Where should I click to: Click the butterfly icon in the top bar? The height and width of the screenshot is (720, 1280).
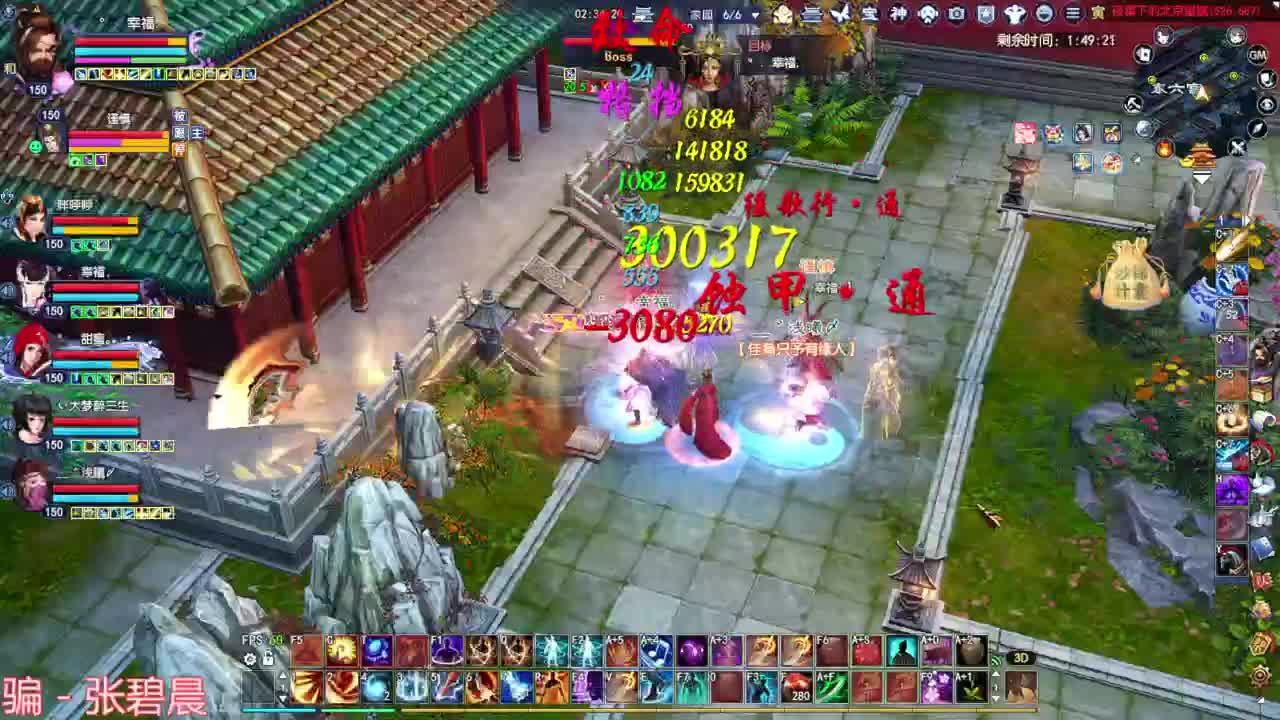coord(840,13)
